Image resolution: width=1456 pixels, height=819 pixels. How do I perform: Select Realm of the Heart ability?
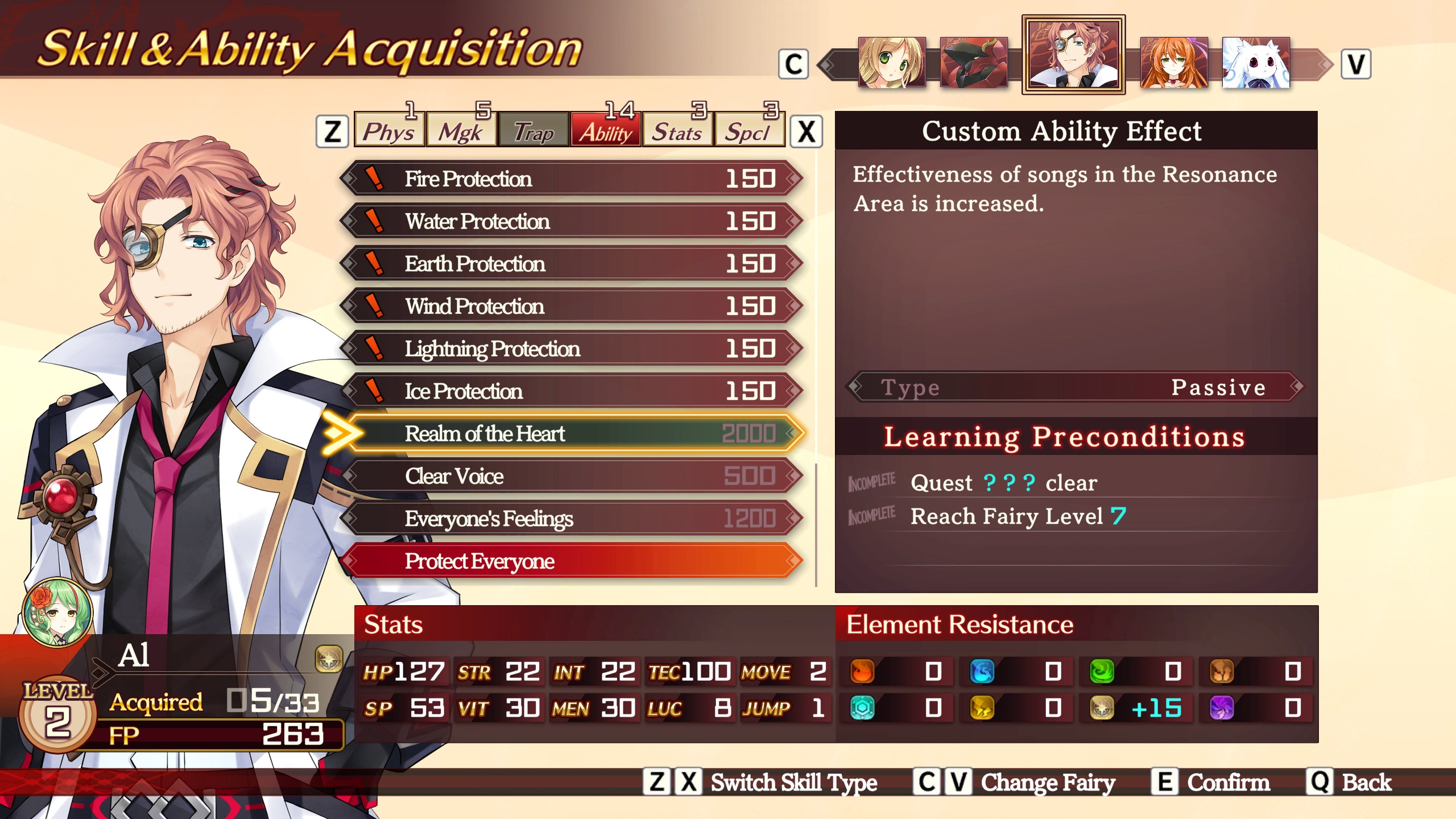(x=572, y=433)
